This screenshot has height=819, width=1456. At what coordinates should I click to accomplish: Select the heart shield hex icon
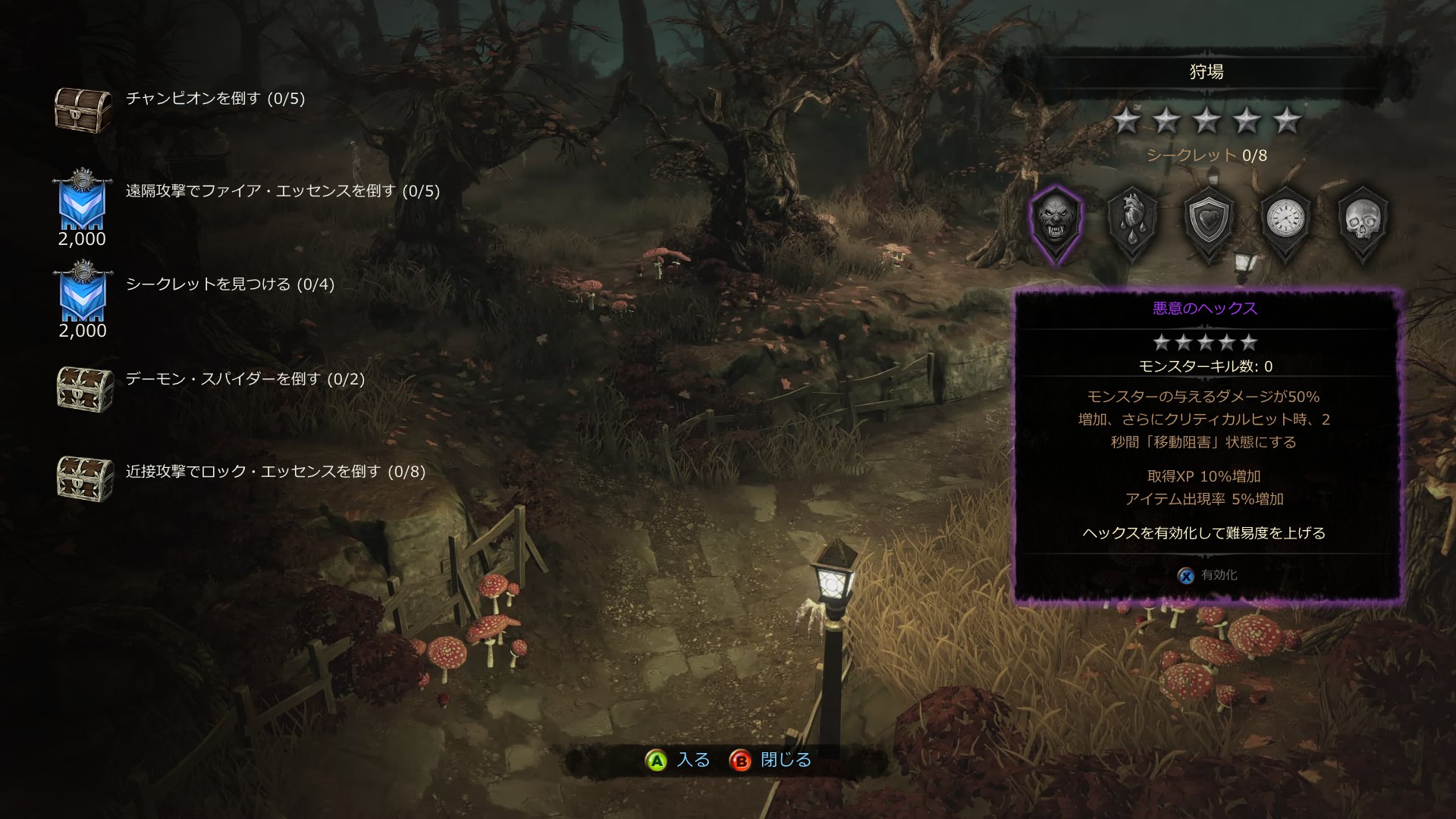1210,221
